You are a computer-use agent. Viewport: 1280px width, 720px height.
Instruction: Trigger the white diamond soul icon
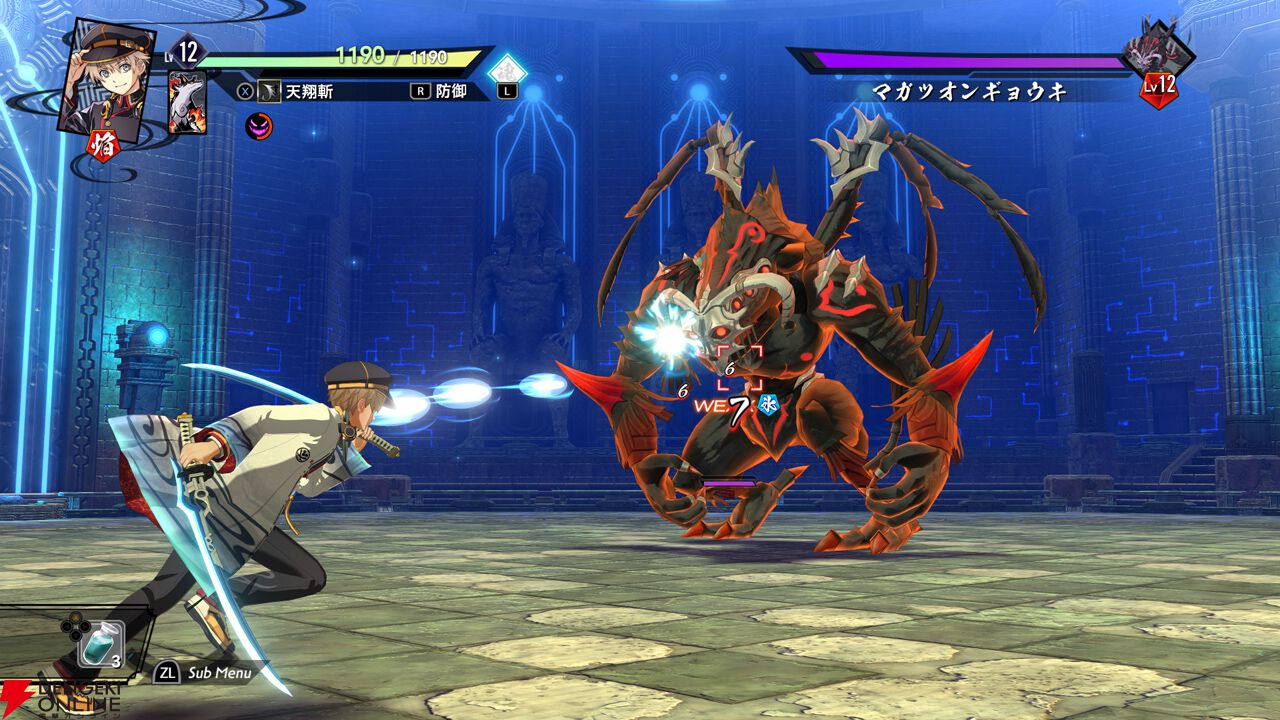pos(506,72)
